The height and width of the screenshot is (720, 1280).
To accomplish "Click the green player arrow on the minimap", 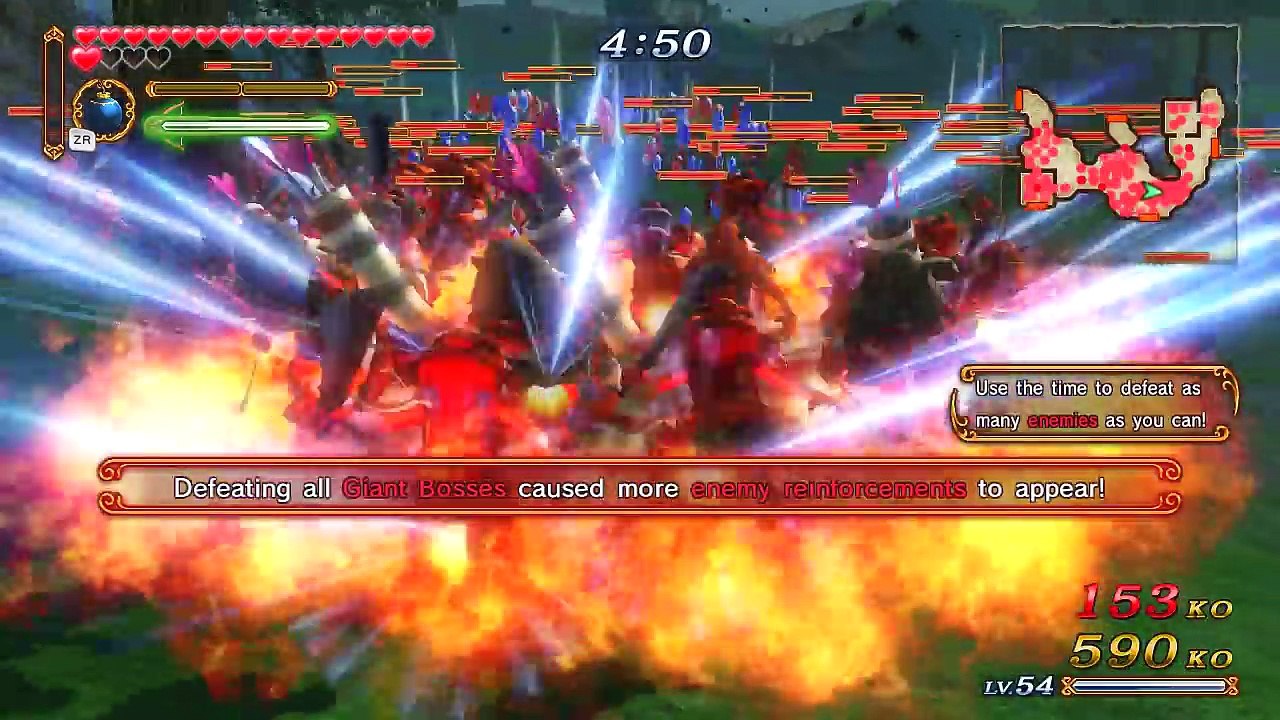I will 1152,191.
